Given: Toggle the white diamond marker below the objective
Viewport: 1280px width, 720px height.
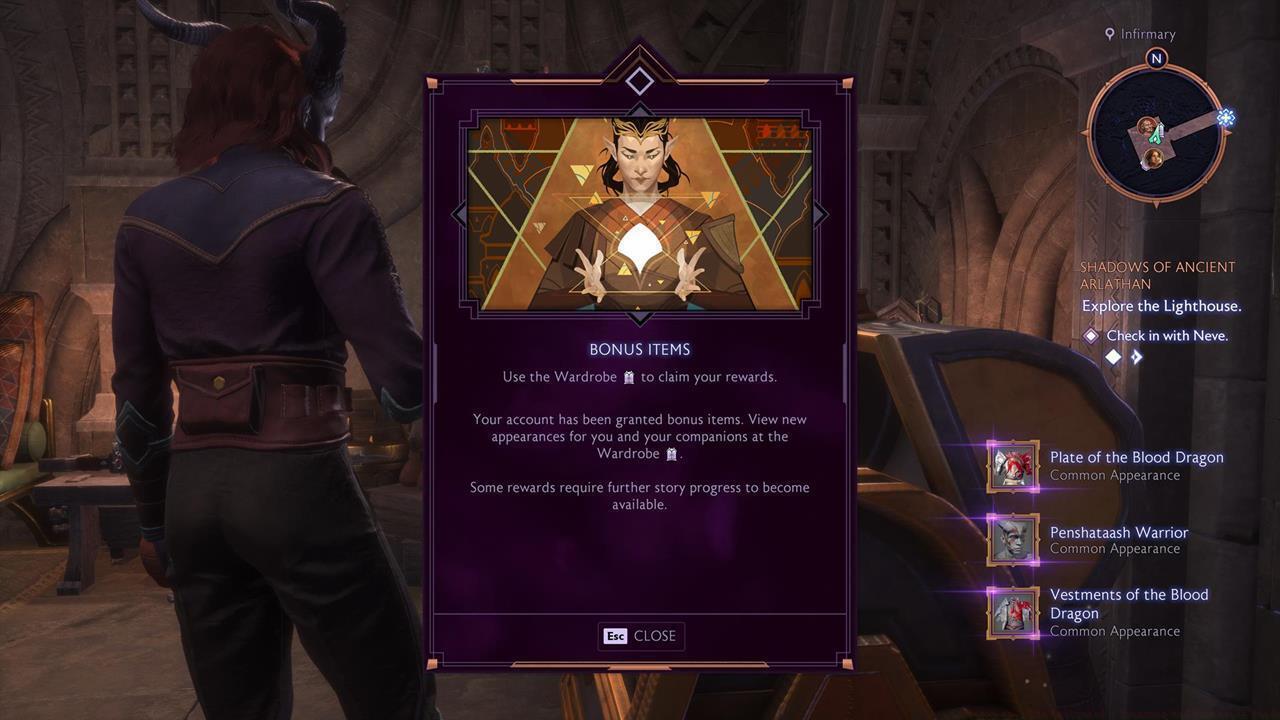Looking at the screenshot, I should (x=1113, y=356).
